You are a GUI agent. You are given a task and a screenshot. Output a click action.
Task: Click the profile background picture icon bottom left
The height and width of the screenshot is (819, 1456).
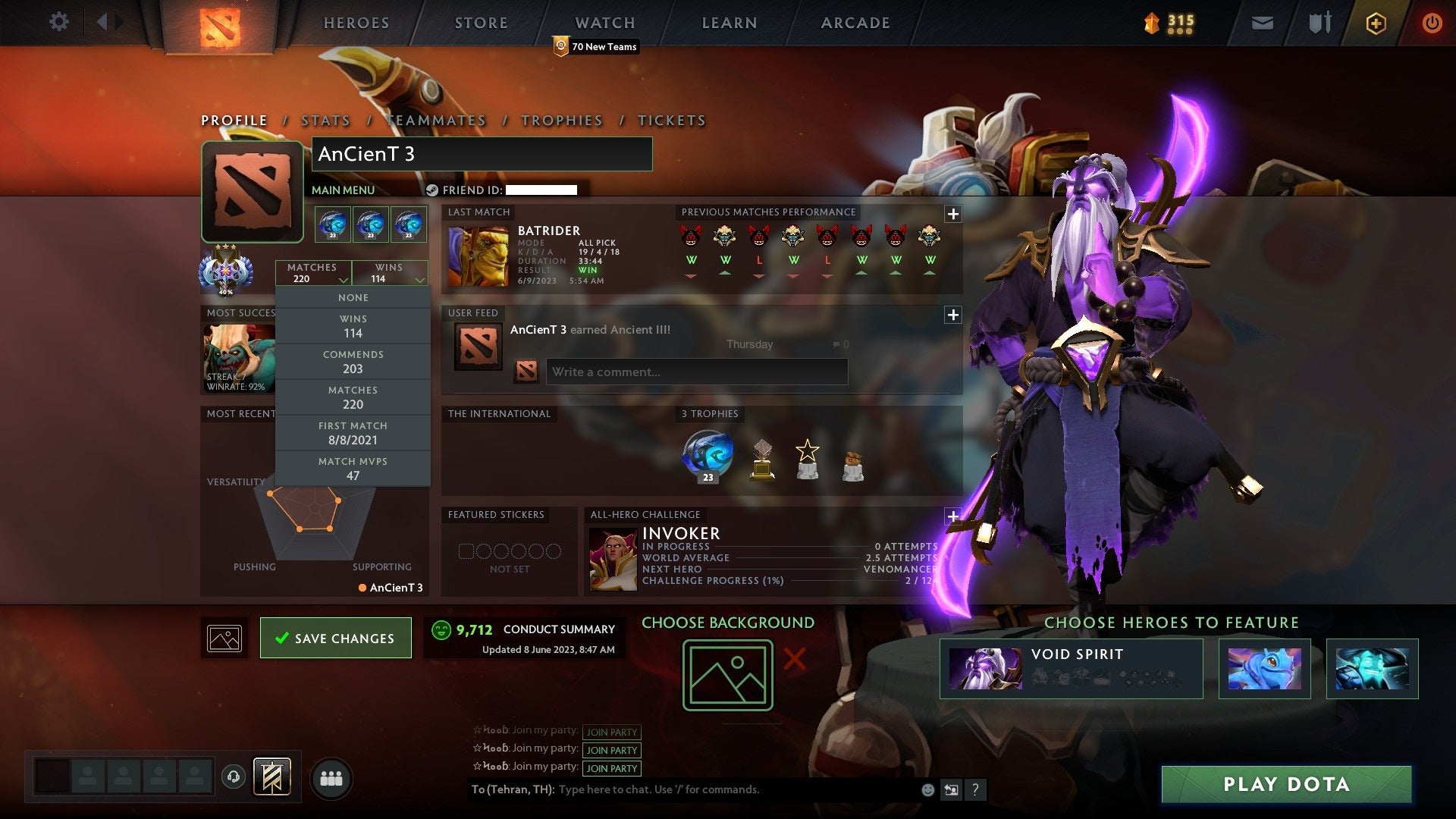(224, 637)
